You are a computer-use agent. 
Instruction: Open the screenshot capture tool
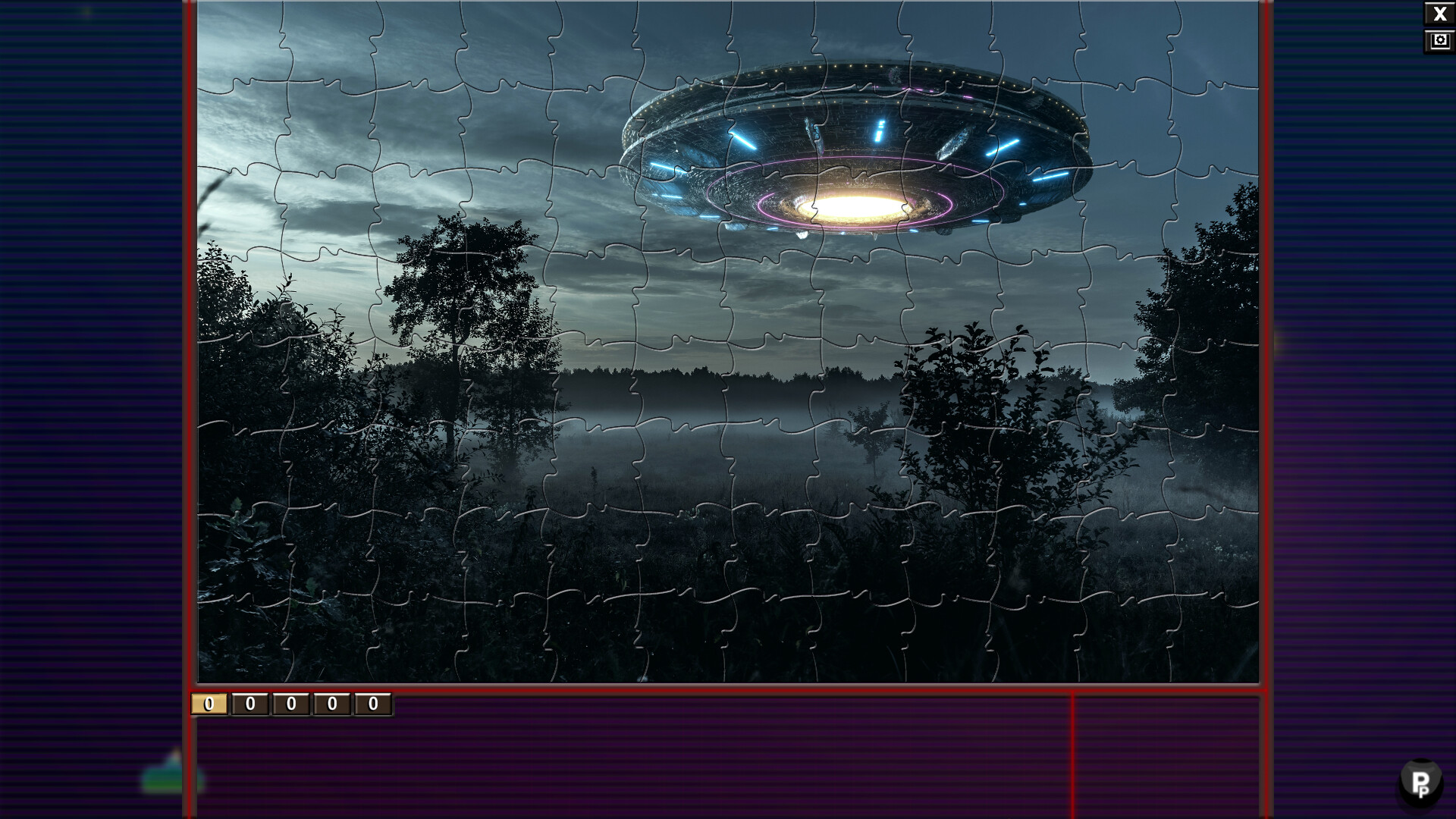1440,39
